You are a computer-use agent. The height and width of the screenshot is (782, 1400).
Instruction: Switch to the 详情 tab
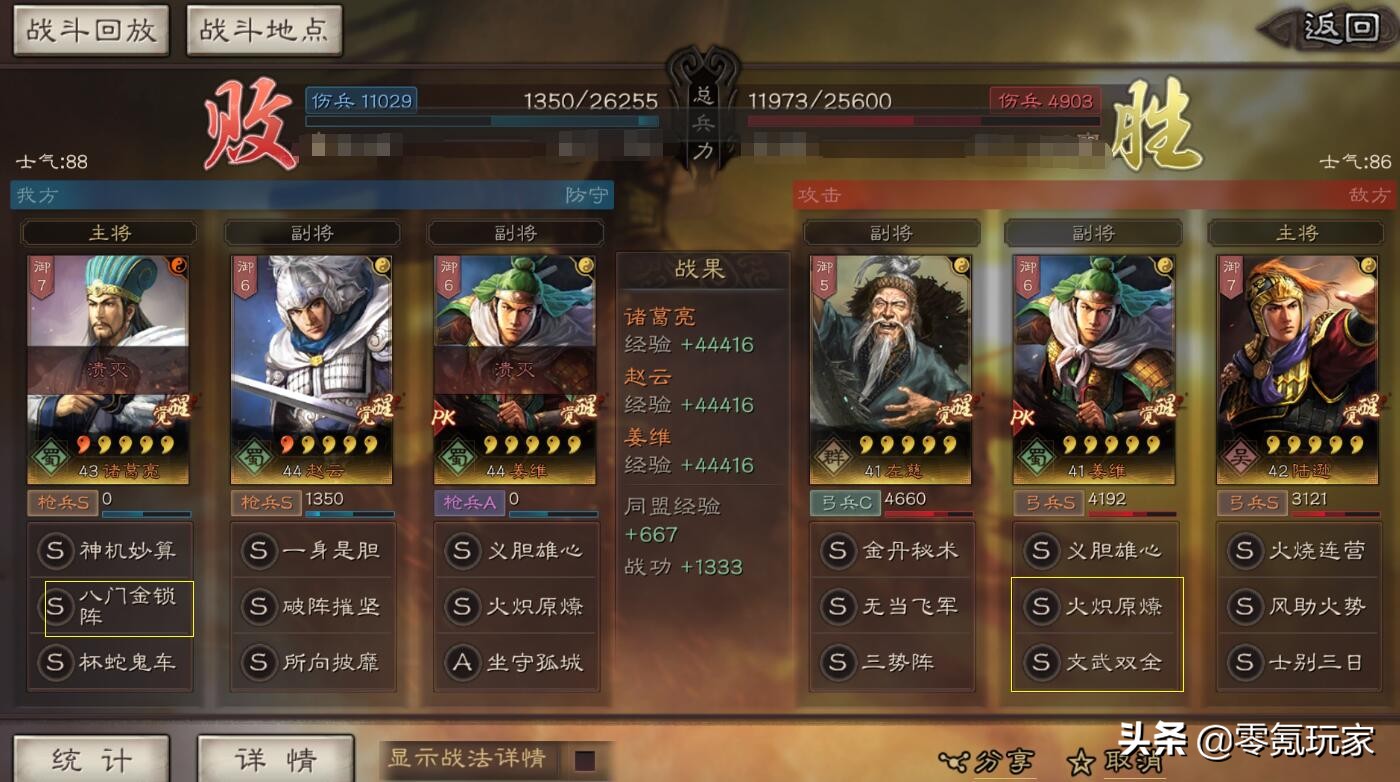275,758
